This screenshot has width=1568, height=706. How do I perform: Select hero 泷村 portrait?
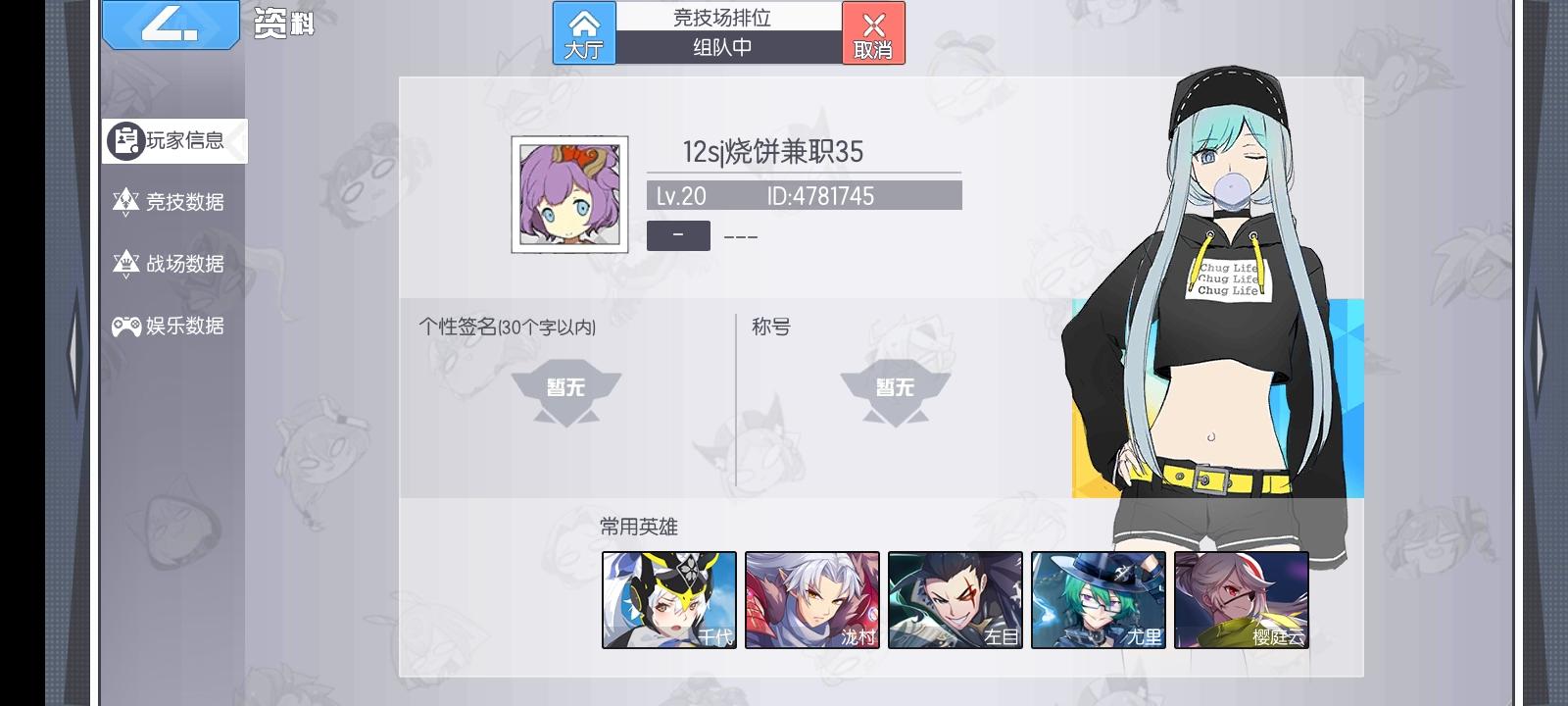tap(813, 599)
